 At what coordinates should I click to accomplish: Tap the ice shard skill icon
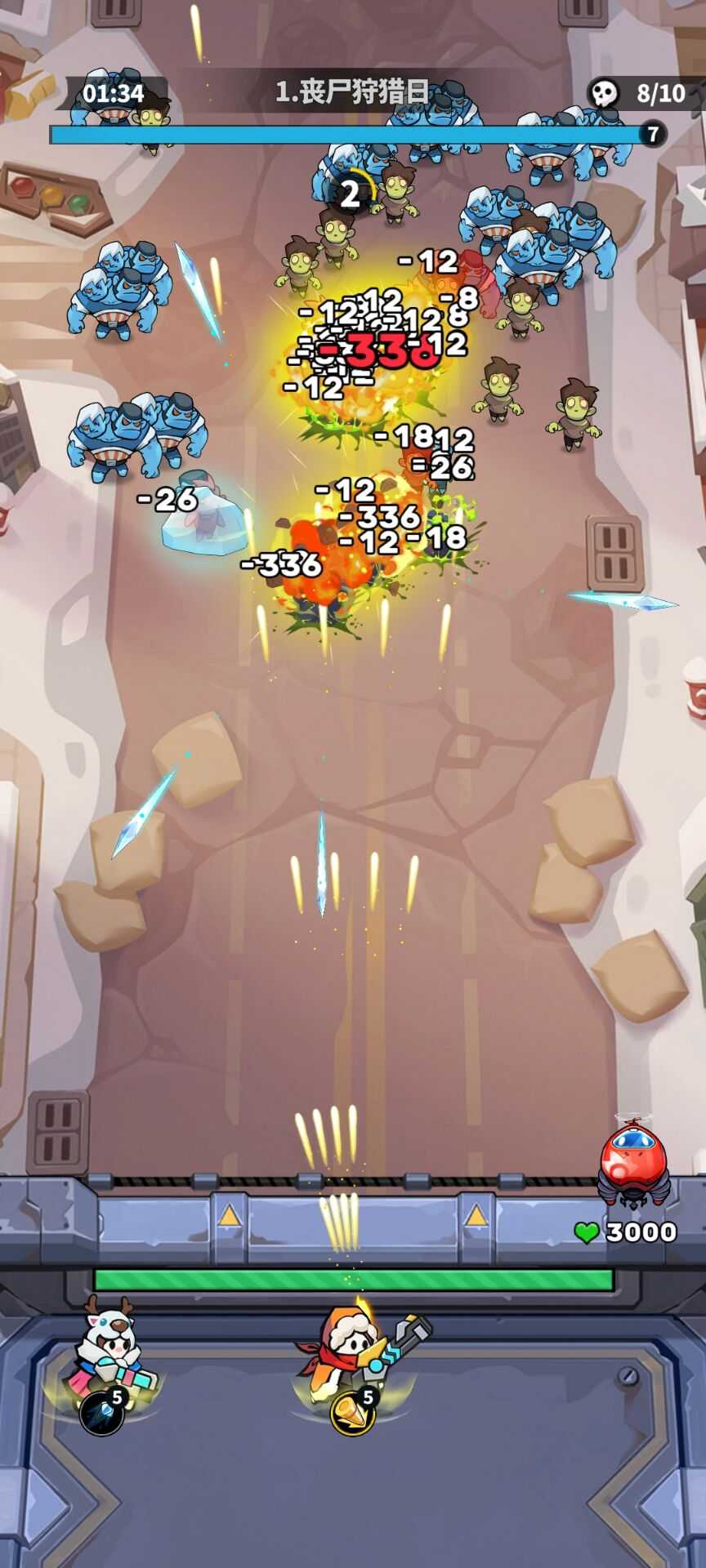tap(101, 1414)
